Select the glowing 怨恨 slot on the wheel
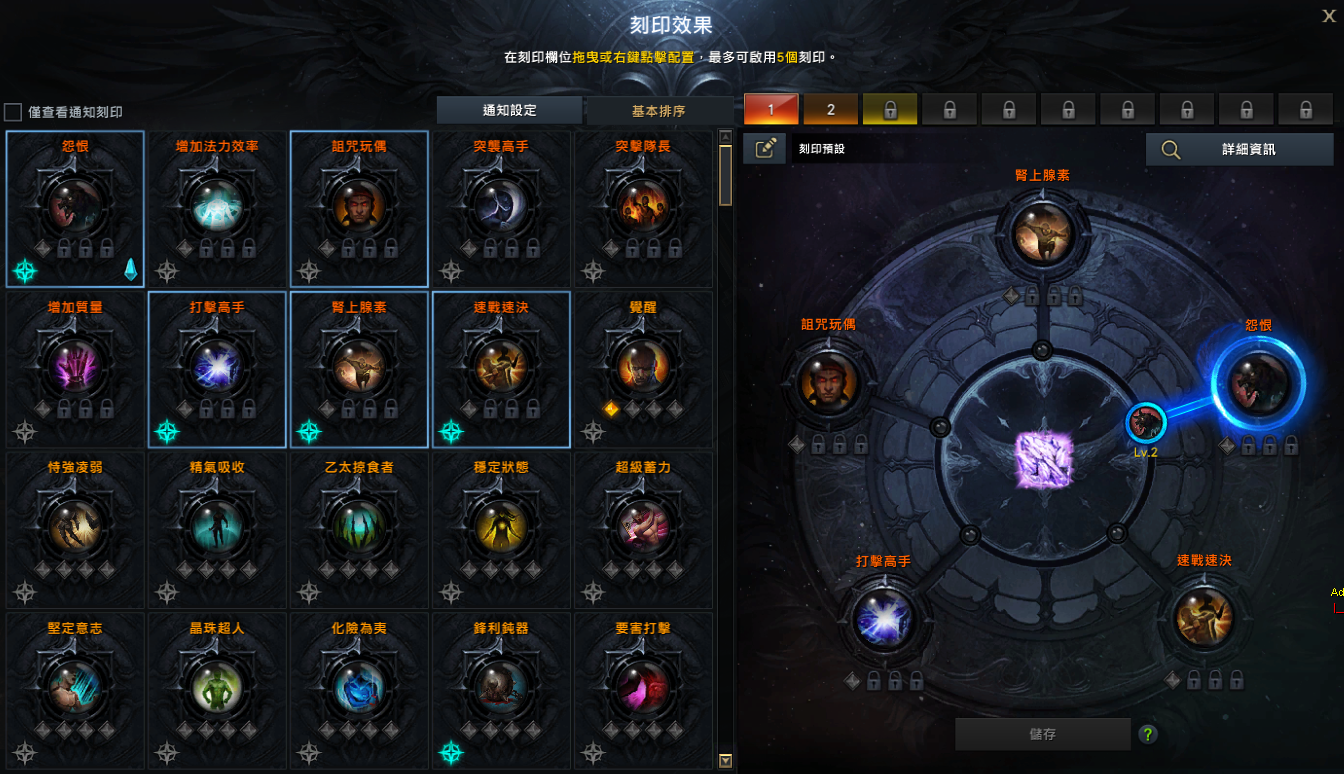 pos(1257,384)
